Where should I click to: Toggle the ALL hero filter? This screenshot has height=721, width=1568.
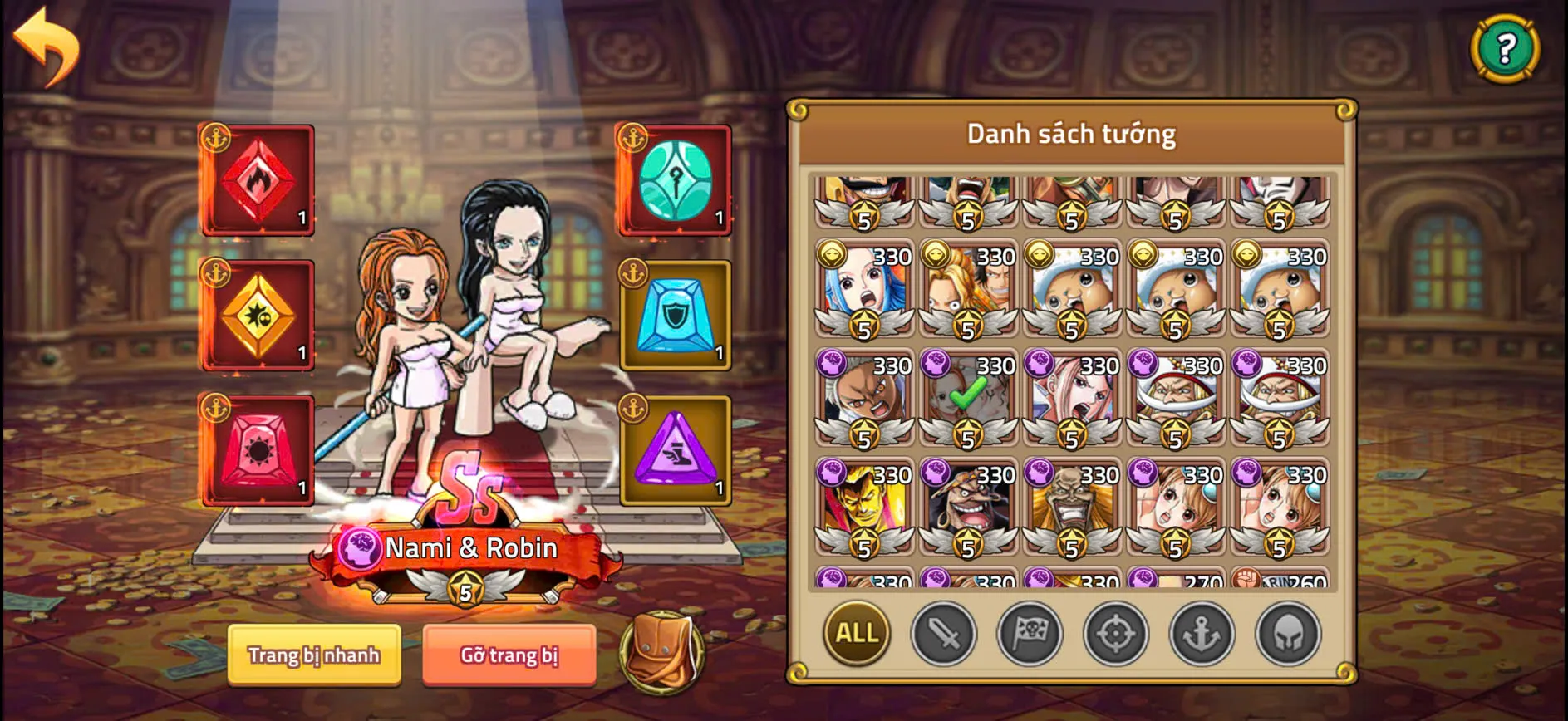(856, 634)
